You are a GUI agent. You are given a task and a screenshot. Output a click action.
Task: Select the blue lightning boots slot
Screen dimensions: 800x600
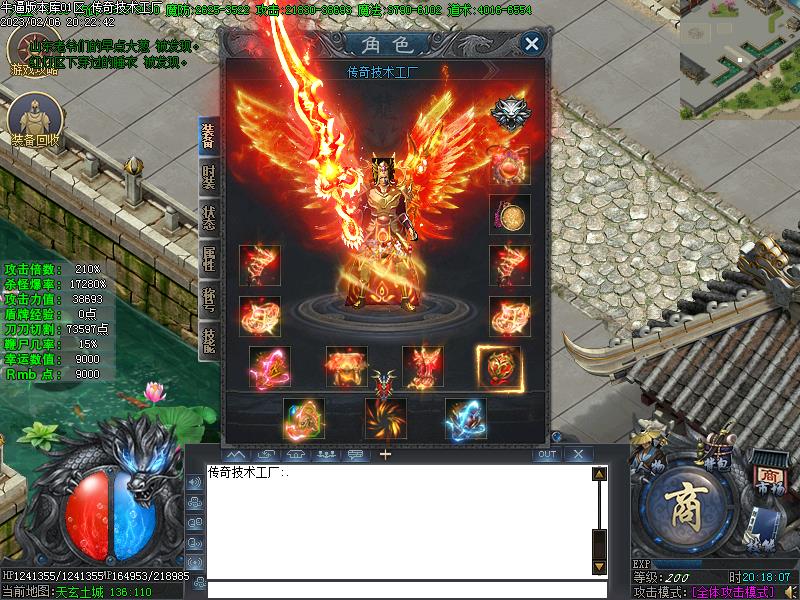point(466,418)
